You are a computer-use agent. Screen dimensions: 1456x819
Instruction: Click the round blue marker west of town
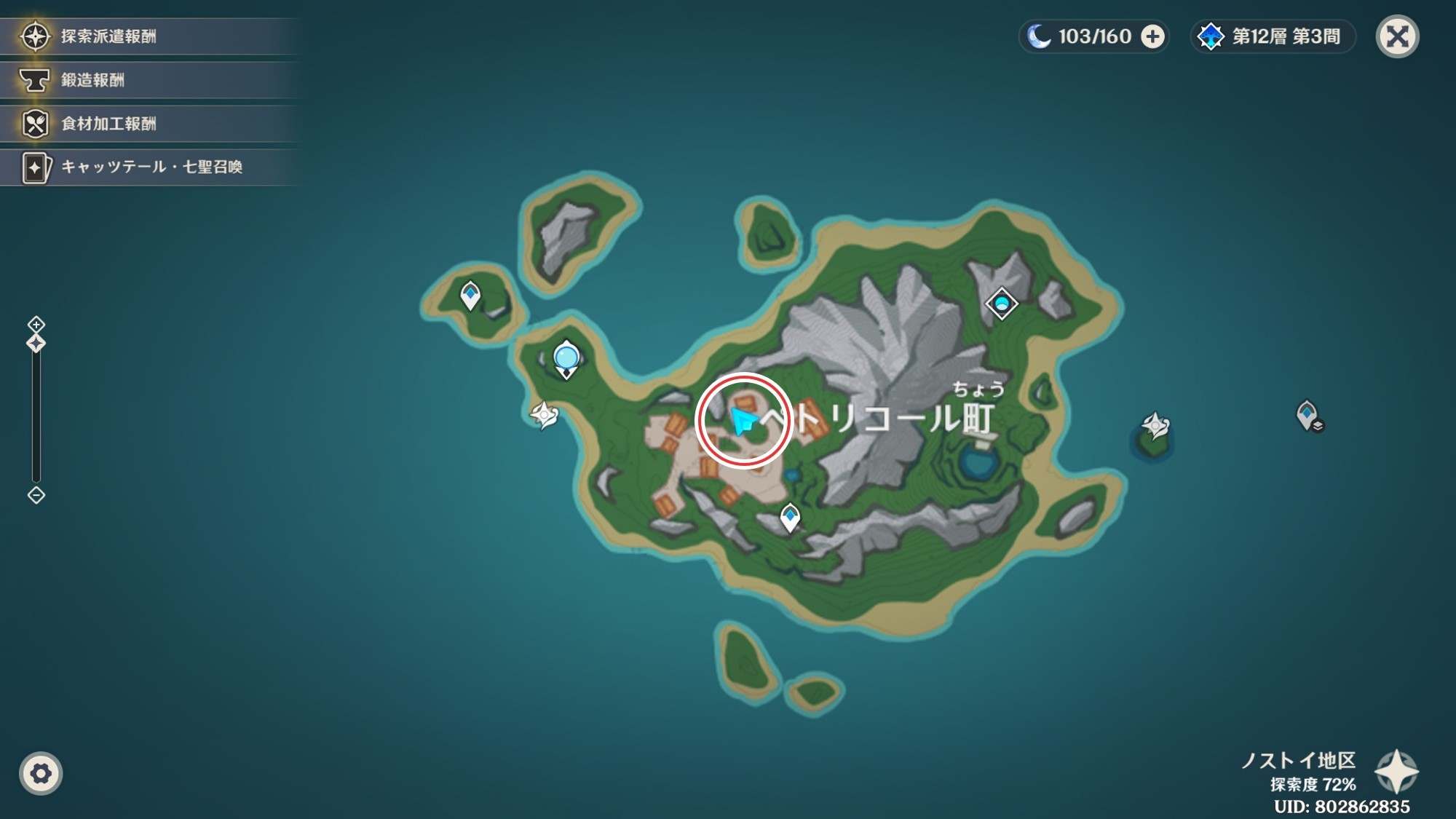pyautogui.click(x=566, y=355)
